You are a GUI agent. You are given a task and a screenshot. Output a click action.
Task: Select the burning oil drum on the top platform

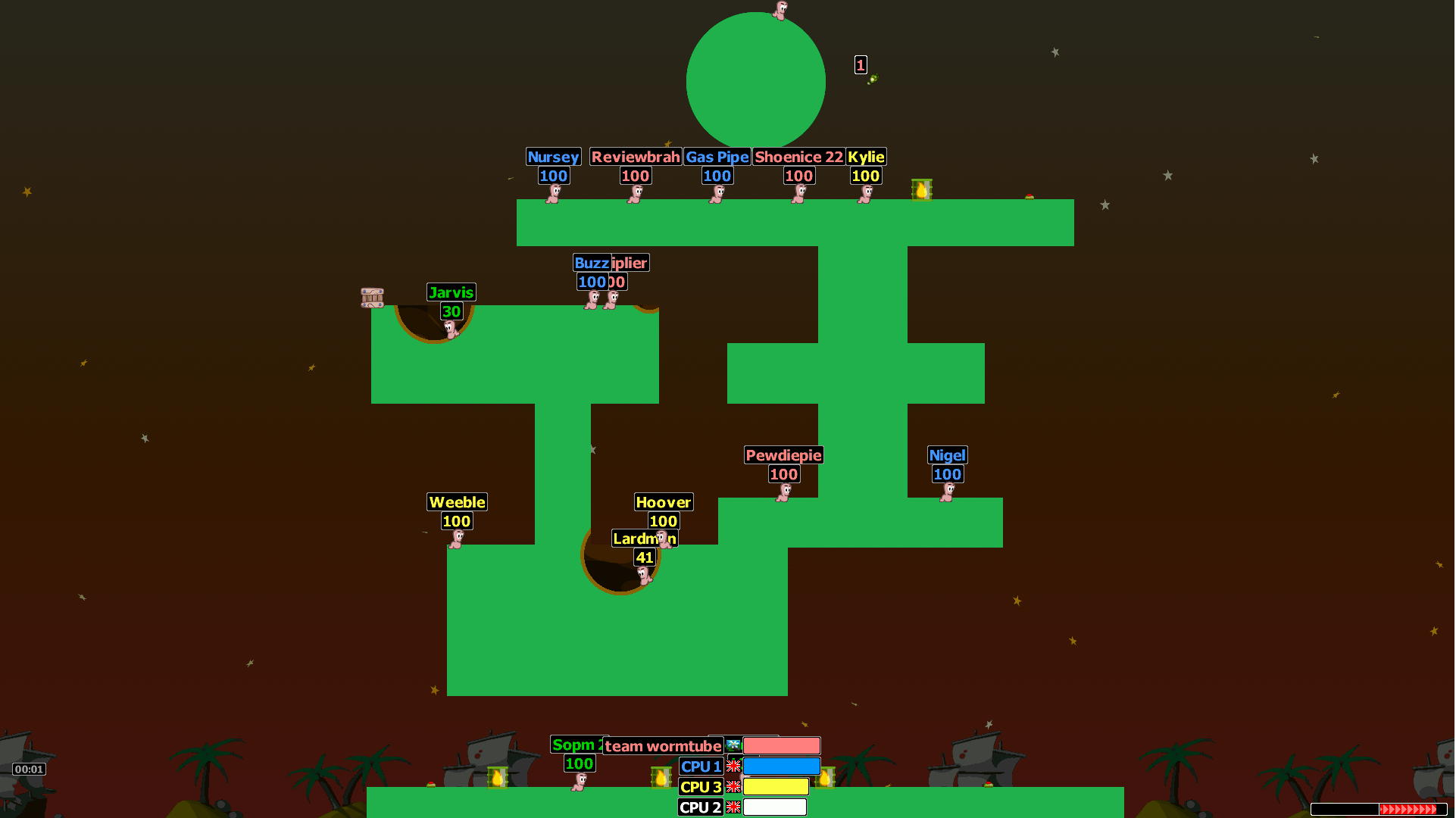[921, 190]
